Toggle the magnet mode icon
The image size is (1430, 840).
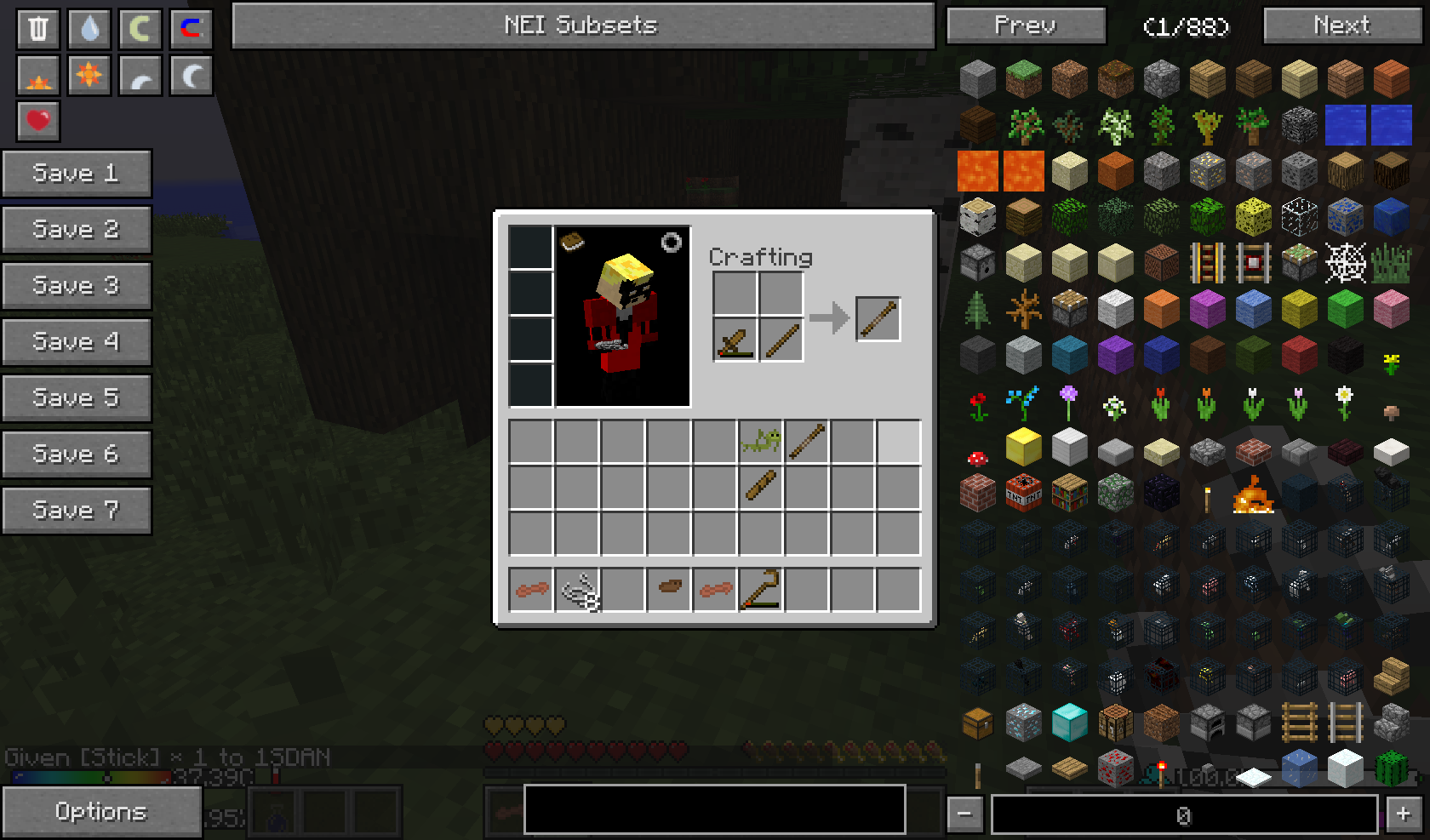click(191, 28)
